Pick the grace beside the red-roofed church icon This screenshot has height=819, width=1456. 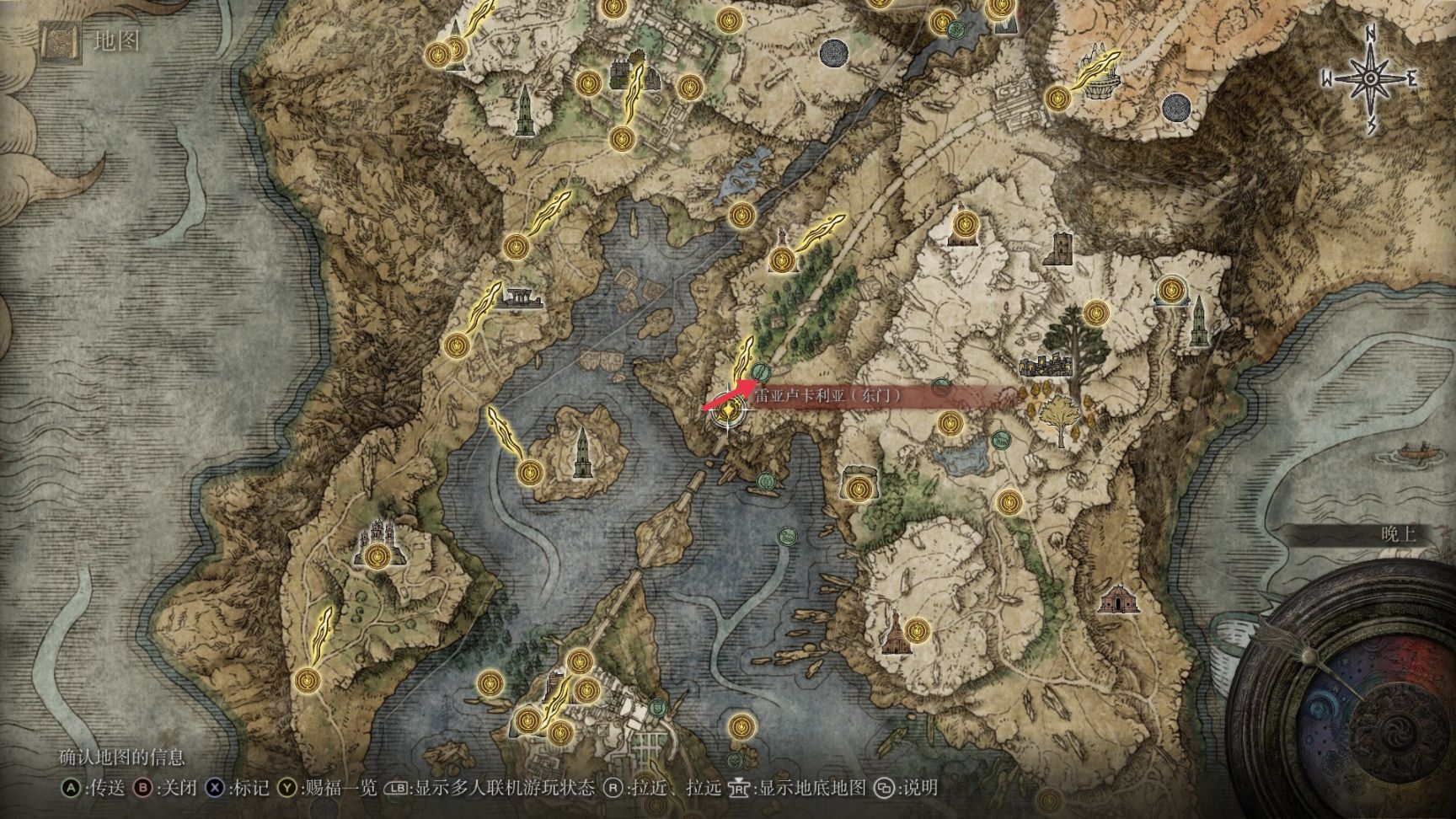click(x=917, y=628)
